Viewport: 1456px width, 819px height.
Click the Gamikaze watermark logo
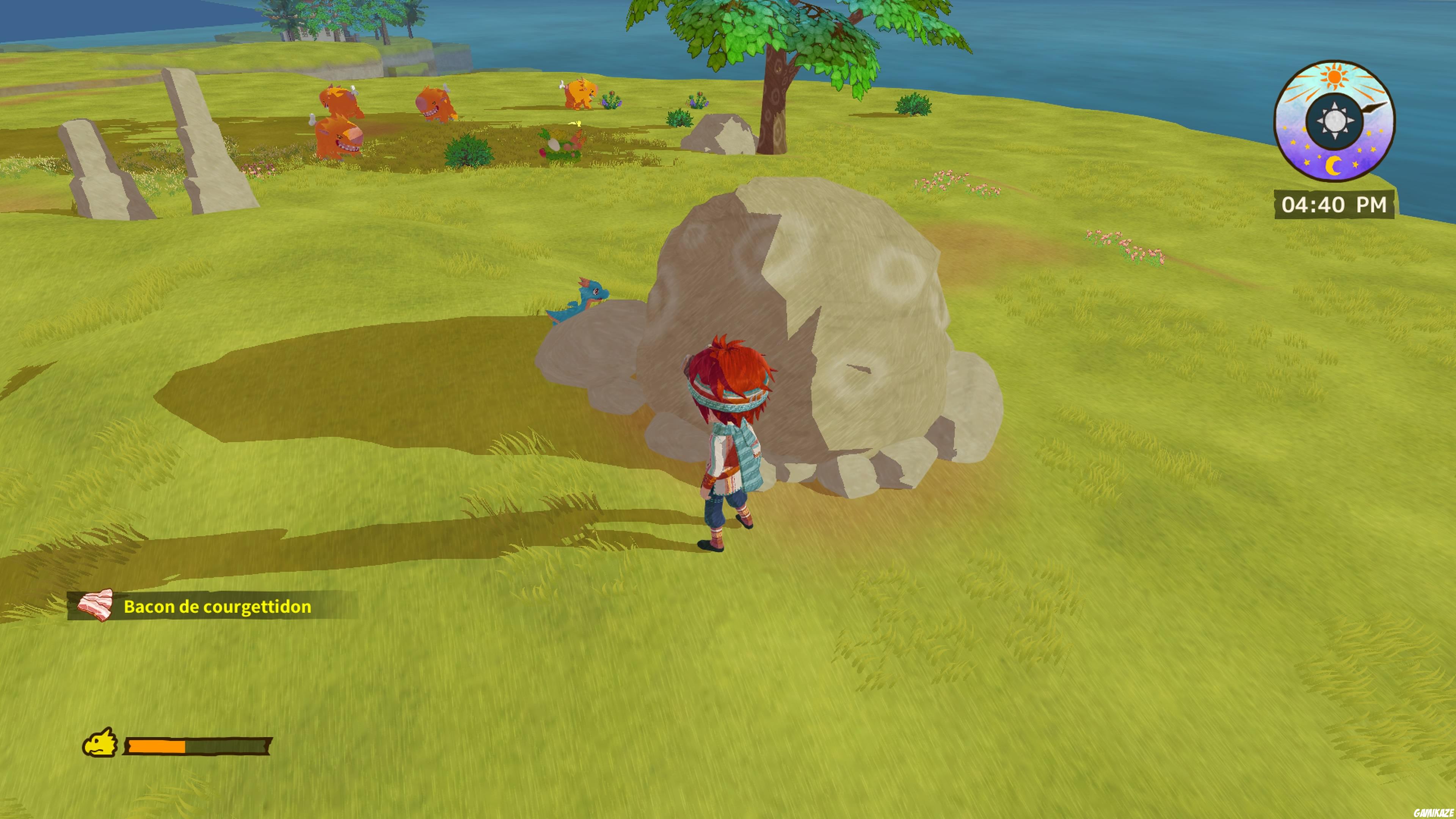tap(1433, 813)
